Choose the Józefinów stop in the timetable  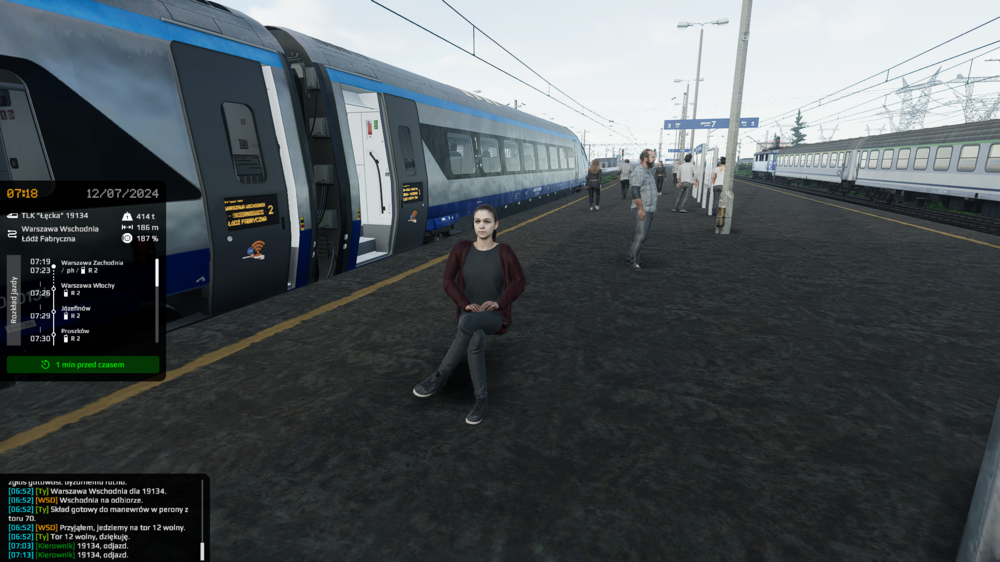coord(76,309)
